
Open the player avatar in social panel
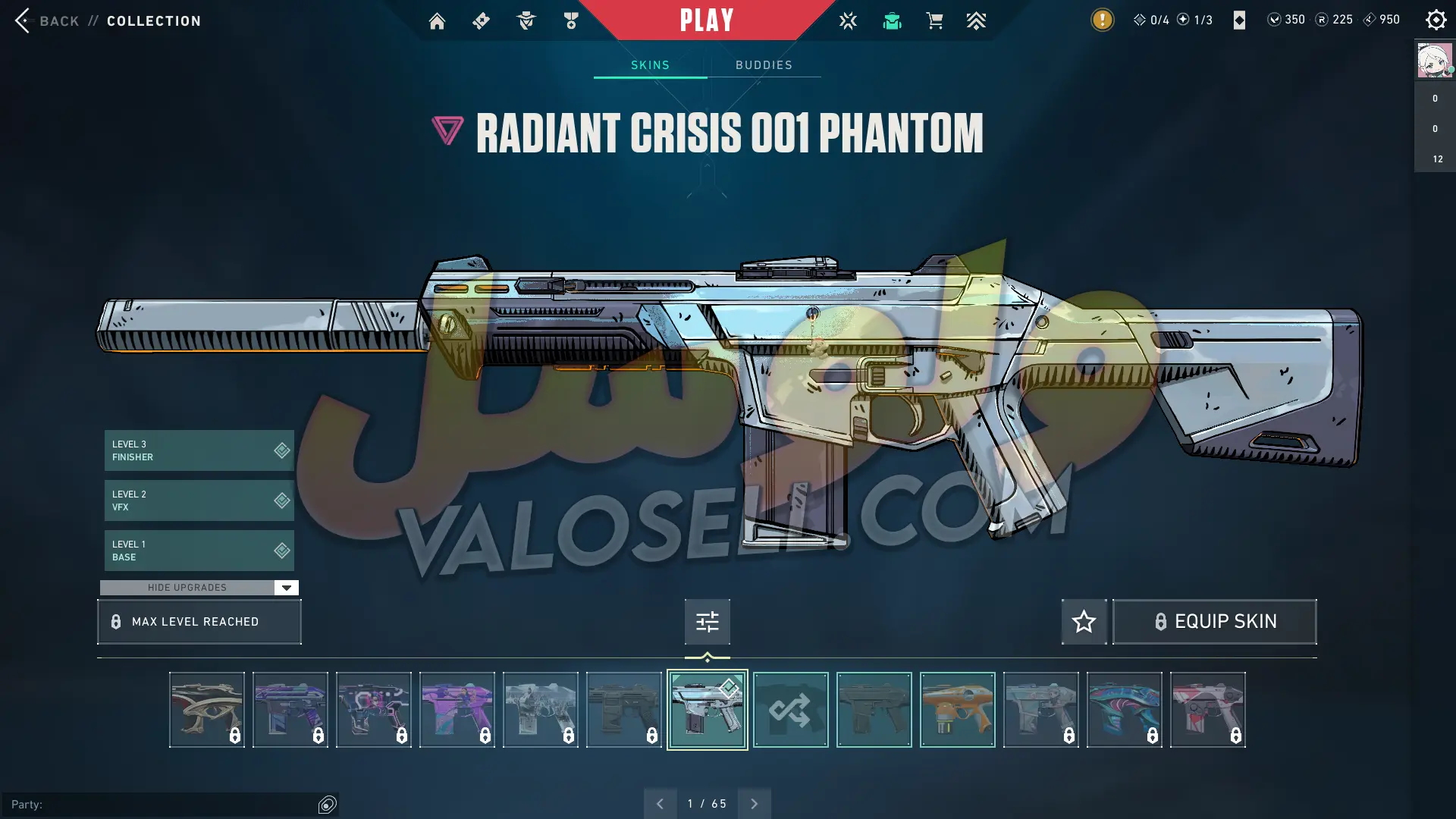click(1434, 61)
